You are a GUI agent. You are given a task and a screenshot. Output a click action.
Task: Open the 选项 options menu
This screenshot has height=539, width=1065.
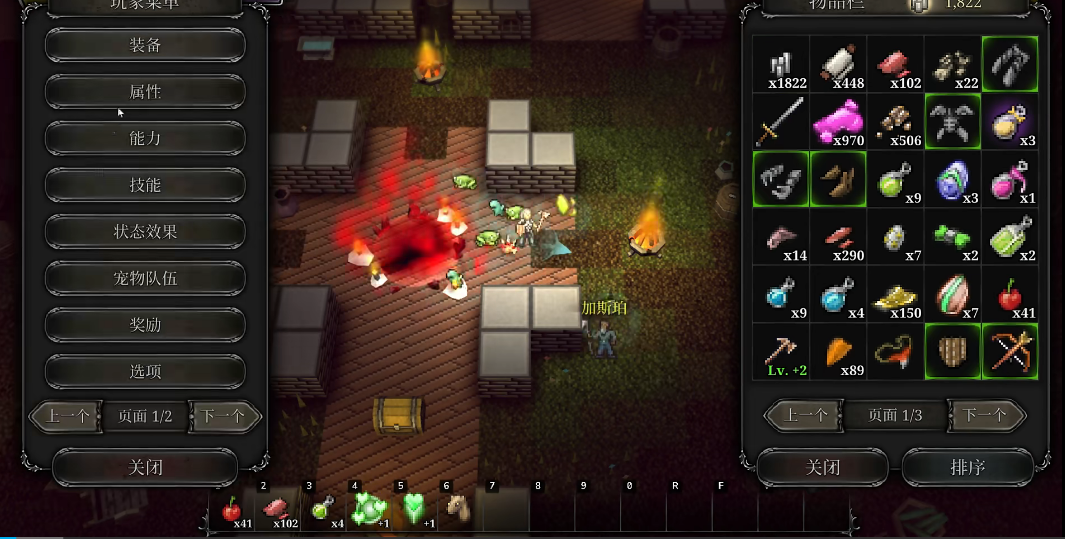(145, 371)
